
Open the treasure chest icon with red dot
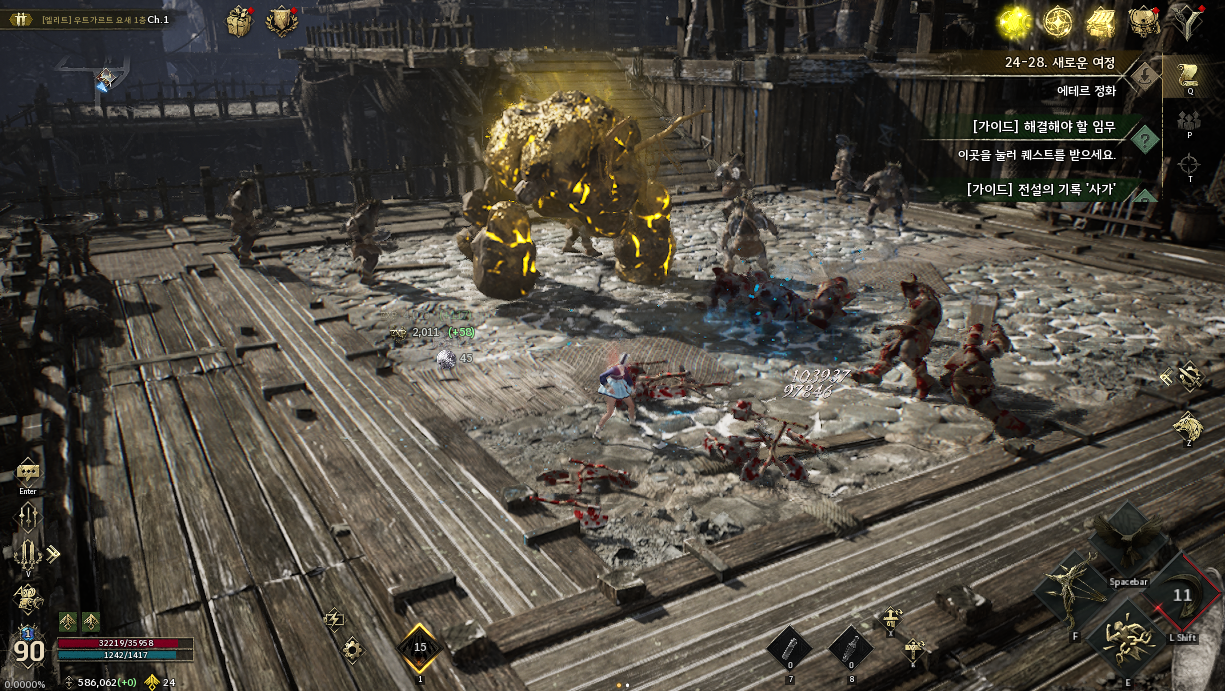1143,20
